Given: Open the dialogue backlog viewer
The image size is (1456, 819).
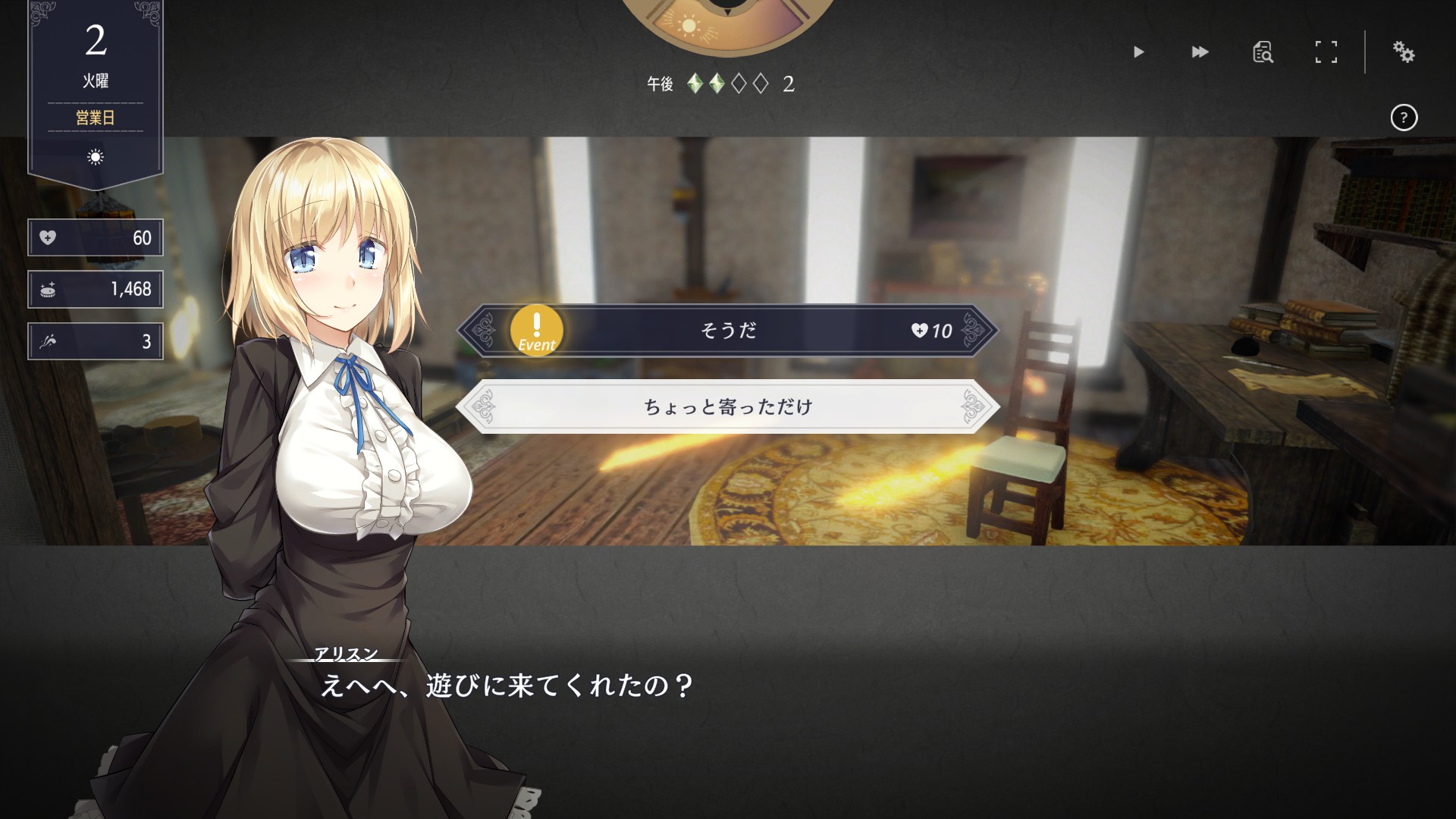Looking at the screenshot, I should click(1263, 52).
